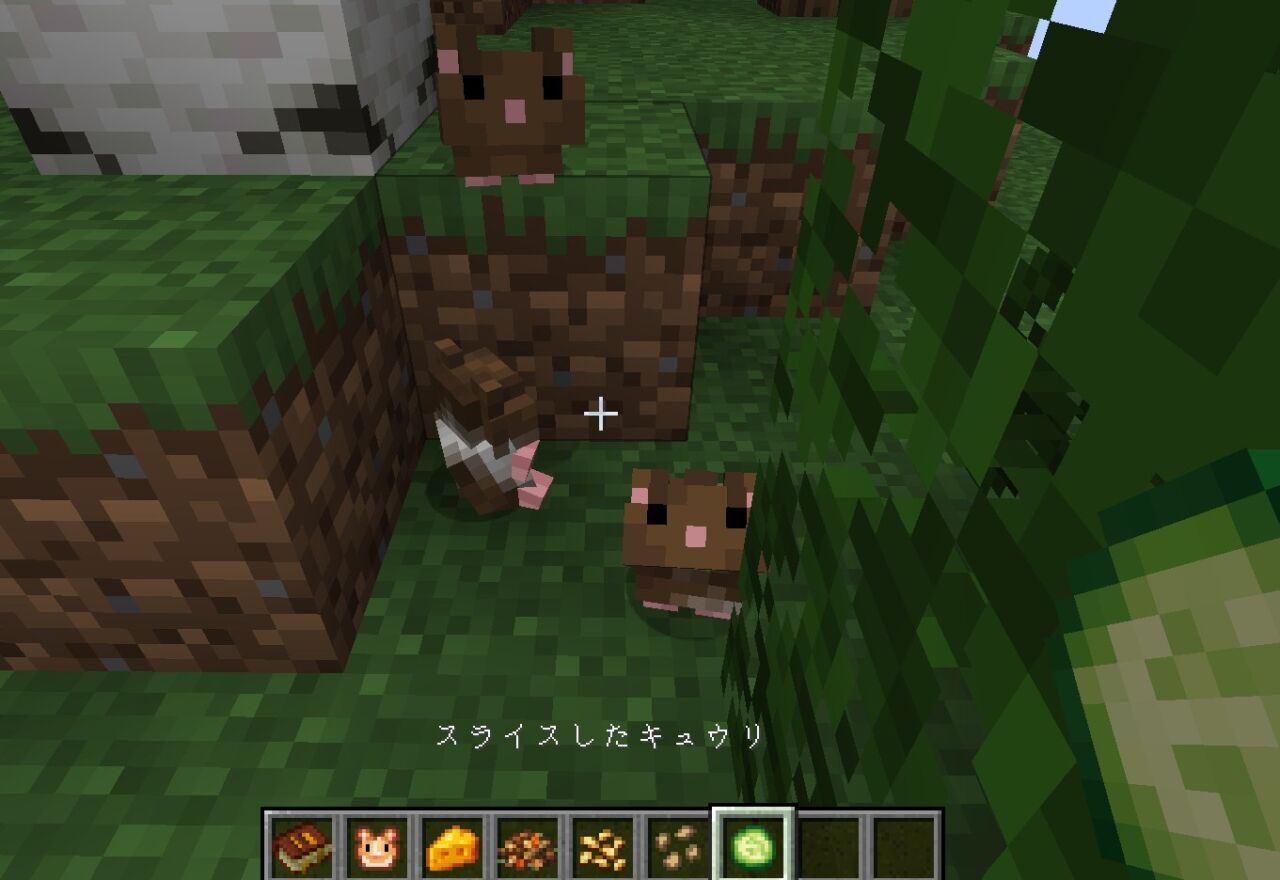The height and width of the screenshot is (880, 1280).
Task: Click the birch log in the top left corner
Action: (180, 80)
